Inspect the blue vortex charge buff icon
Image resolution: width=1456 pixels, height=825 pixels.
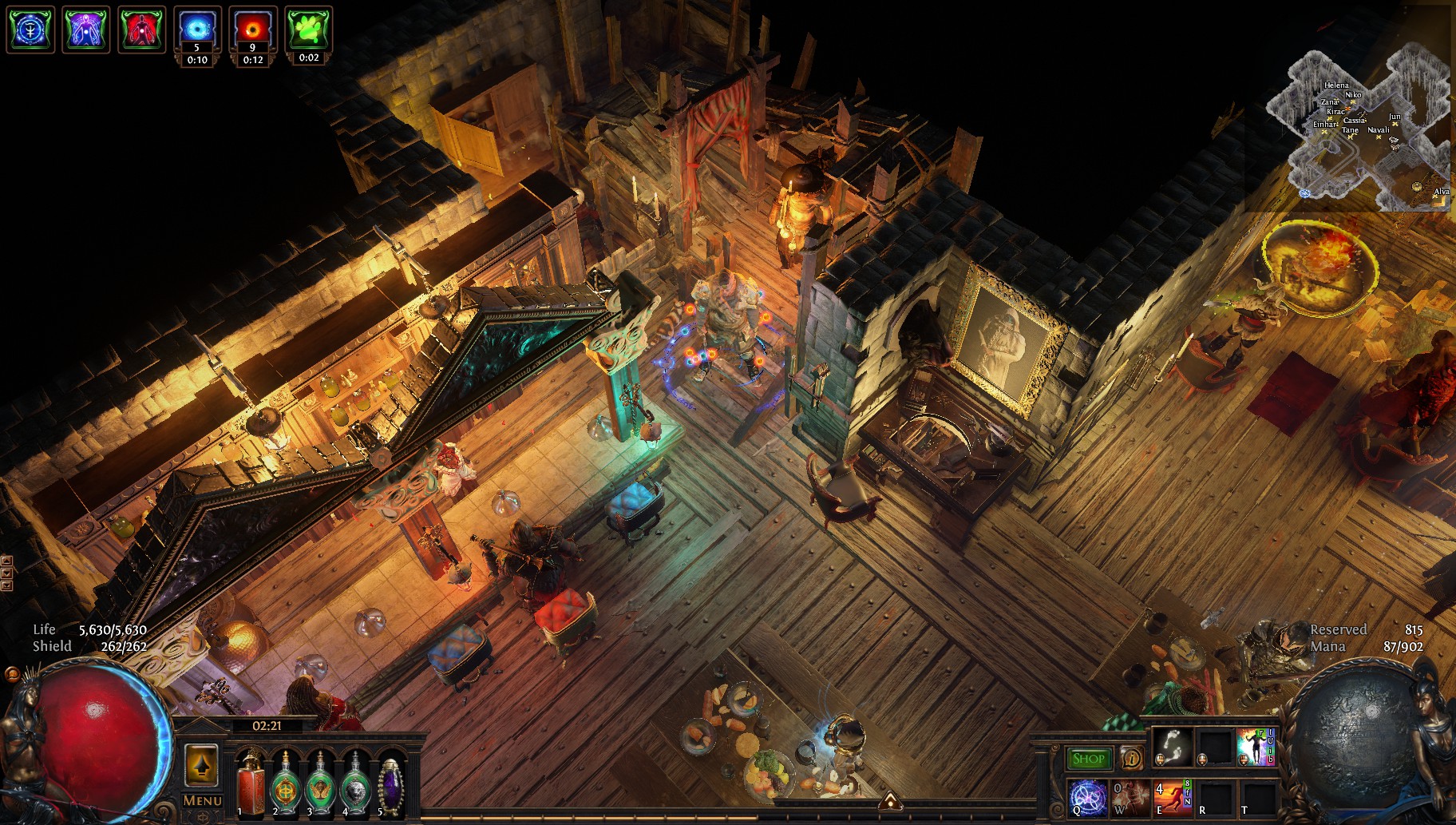[197, 30]
